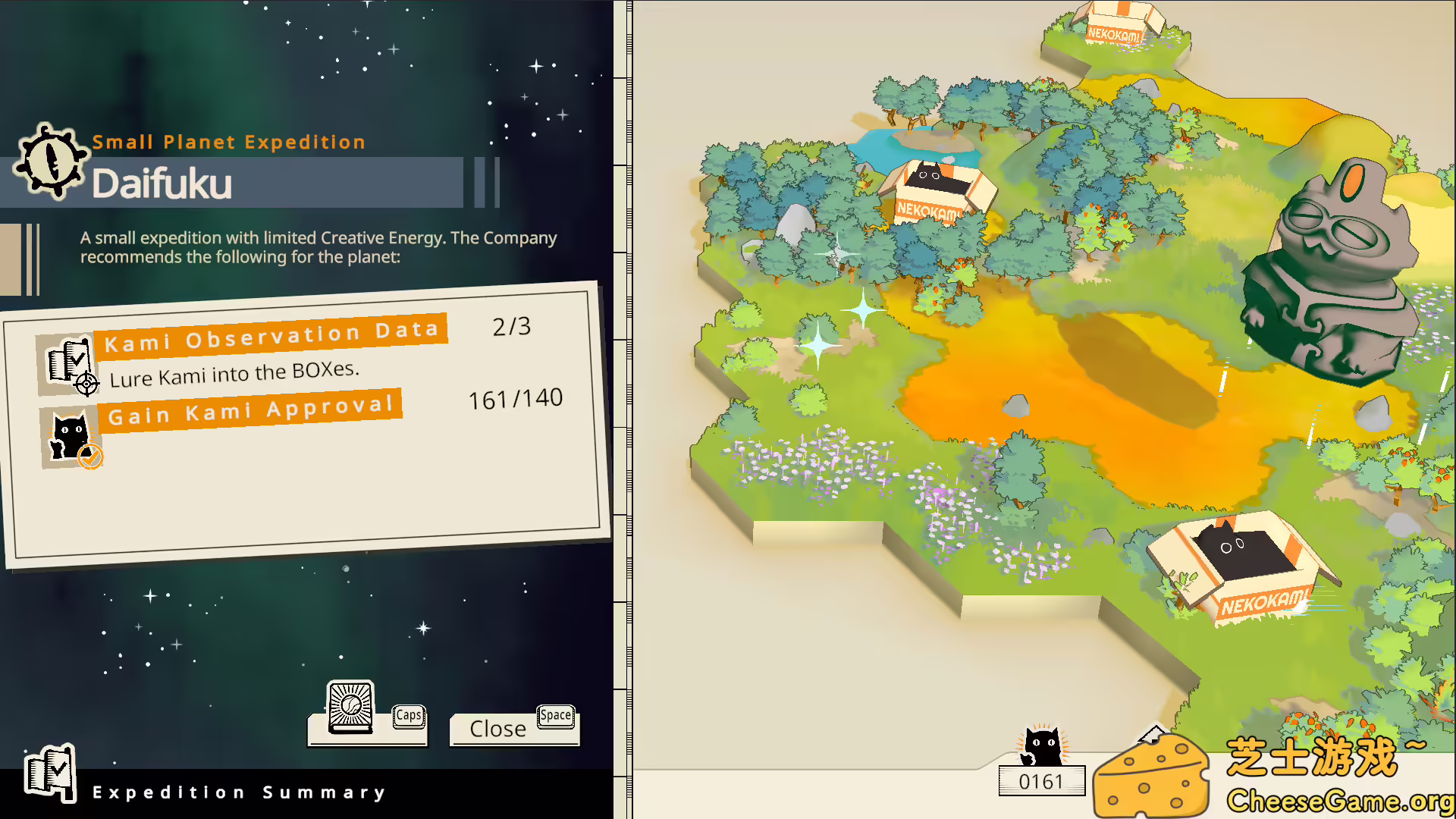Click the Caps key badge on the handbook button
The image size is (1456, 819).
coord(409,715)
